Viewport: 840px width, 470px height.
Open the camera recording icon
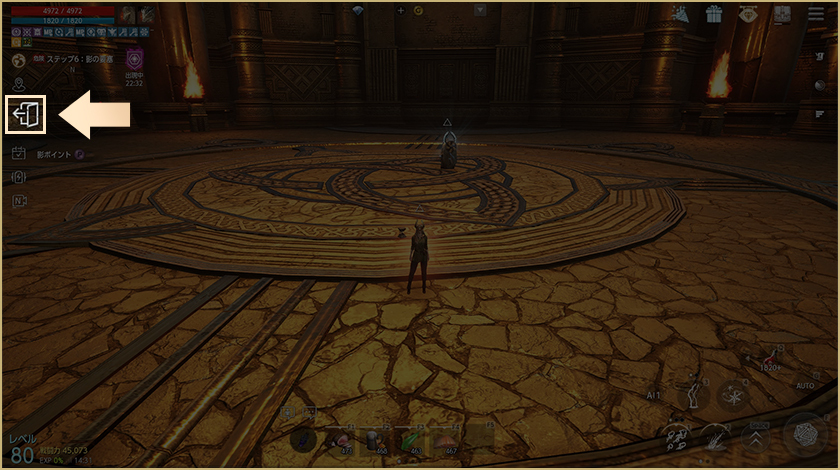[x=818, y=85]
